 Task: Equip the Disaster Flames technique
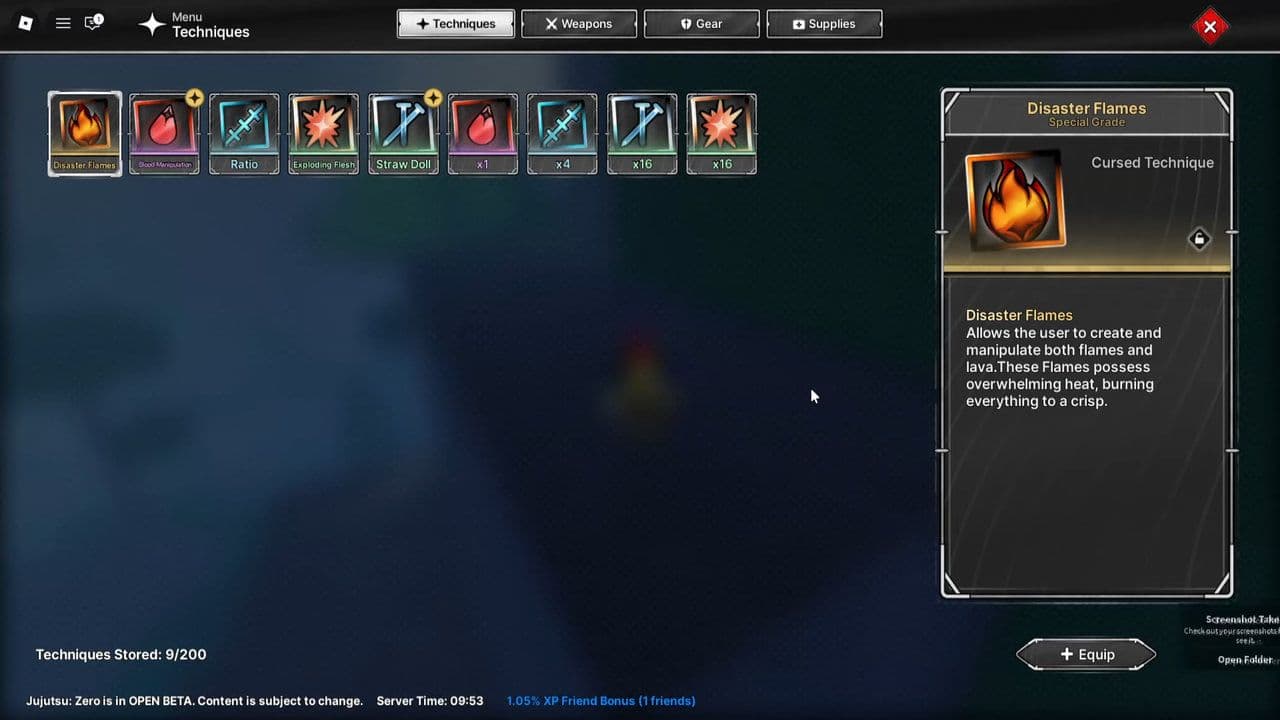pos(1086,654)
